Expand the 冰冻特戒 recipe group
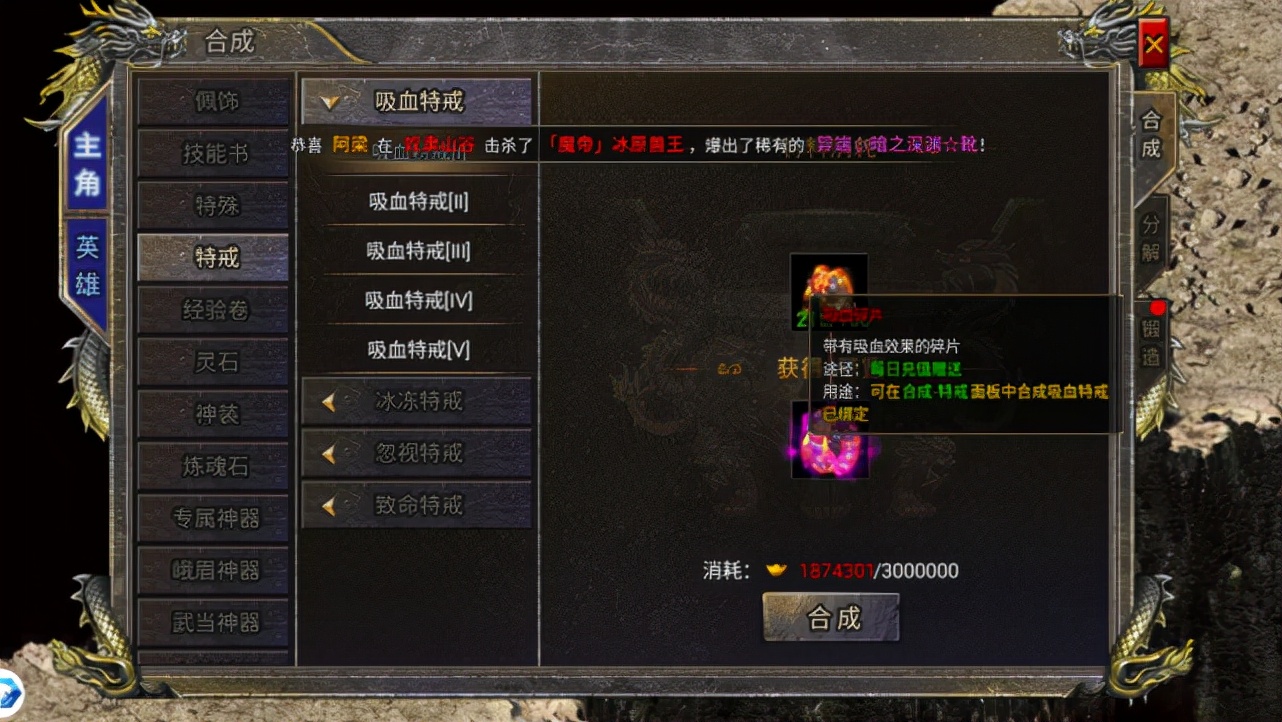Viewport: 1282px width, 722px height. click(x=416, y=402)
